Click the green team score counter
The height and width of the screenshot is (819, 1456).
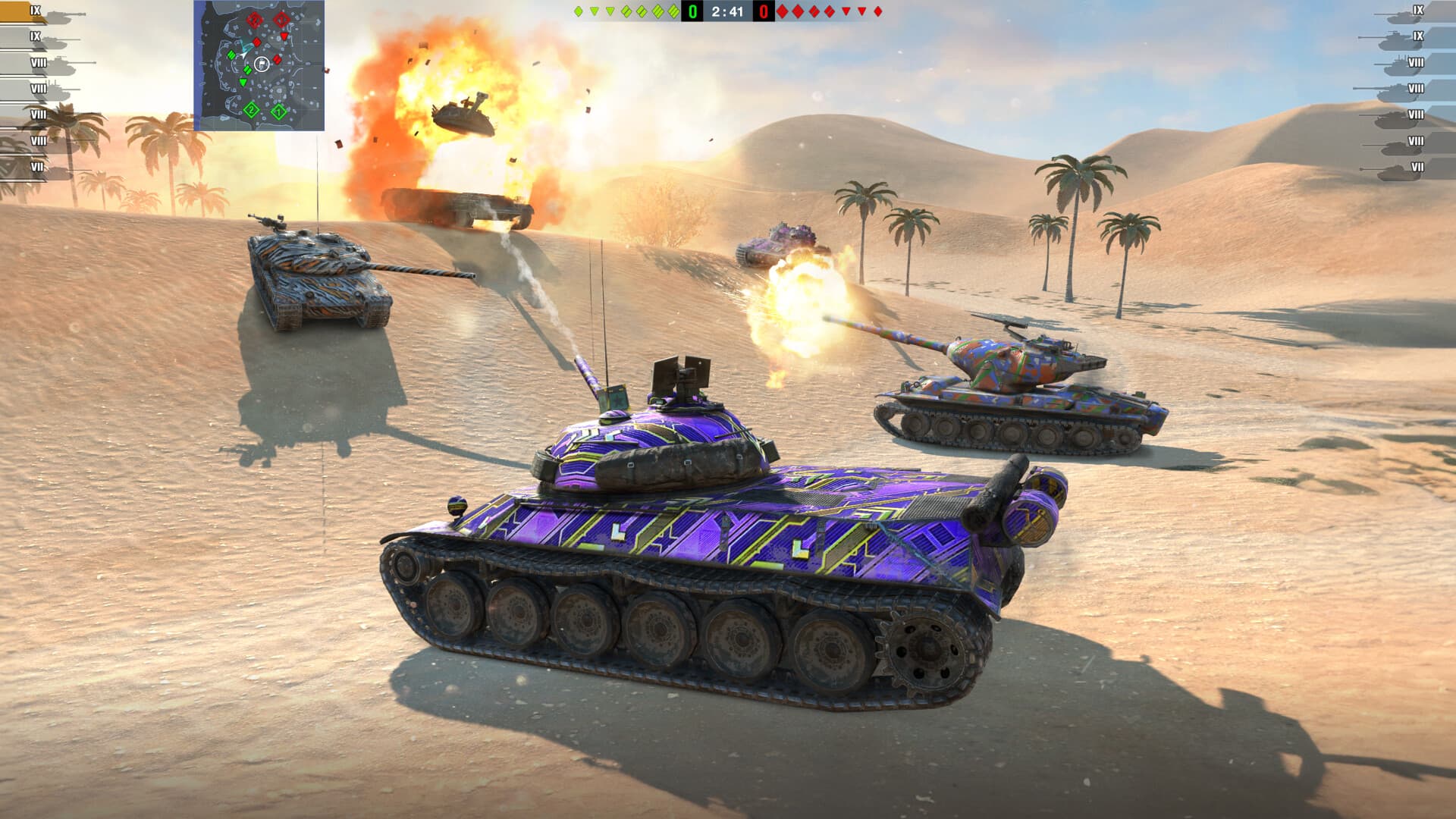(x=692, y=12)
